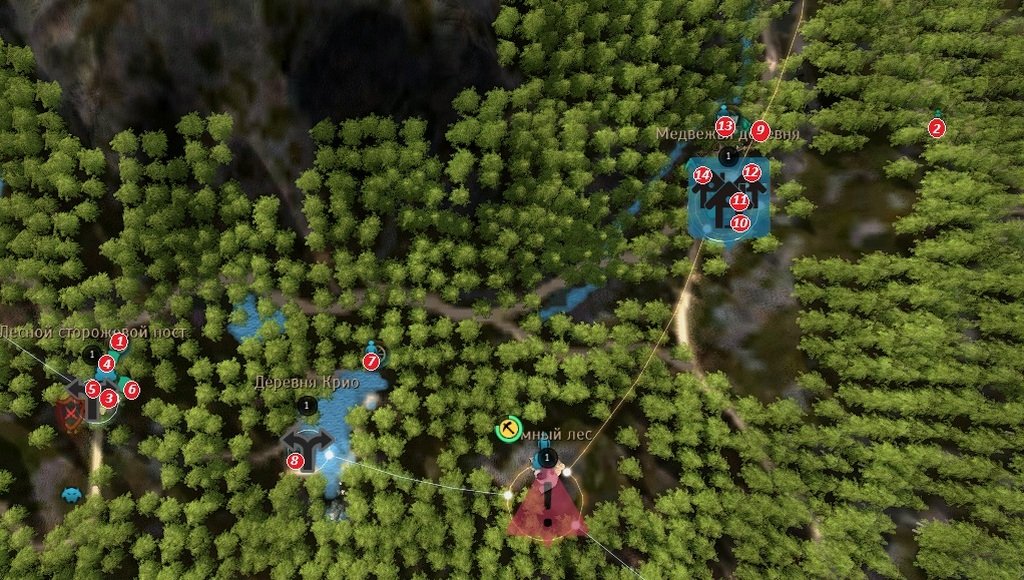Choose red marker number 4
Viewport: 1024px width, 580px height.
(x=106, y=364)
